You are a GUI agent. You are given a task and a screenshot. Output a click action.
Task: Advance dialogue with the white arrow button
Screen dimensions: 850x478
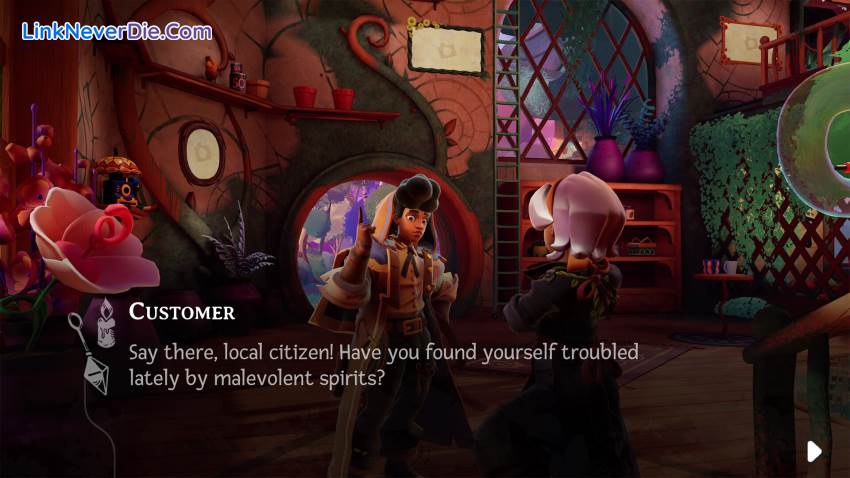[x=814, y=451]
